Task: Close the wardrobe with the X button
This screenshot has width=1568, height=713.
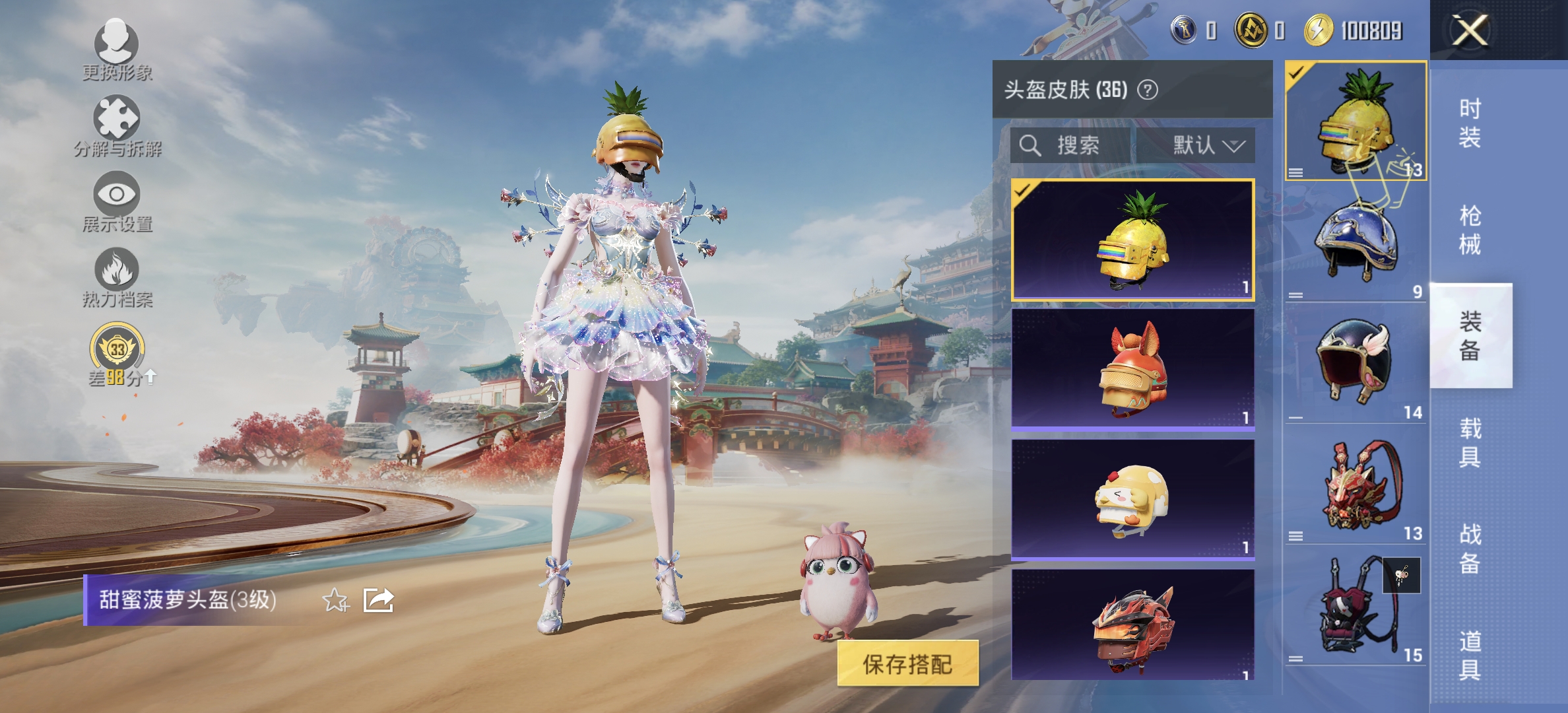Action: point(1470,31)
